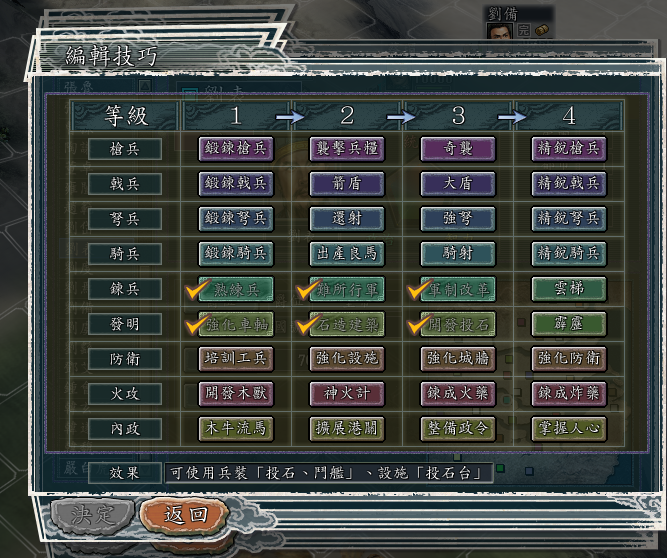The image size is (667, 558).
Task: Select the 強化城牆 technique
Action: pos(458,359)
